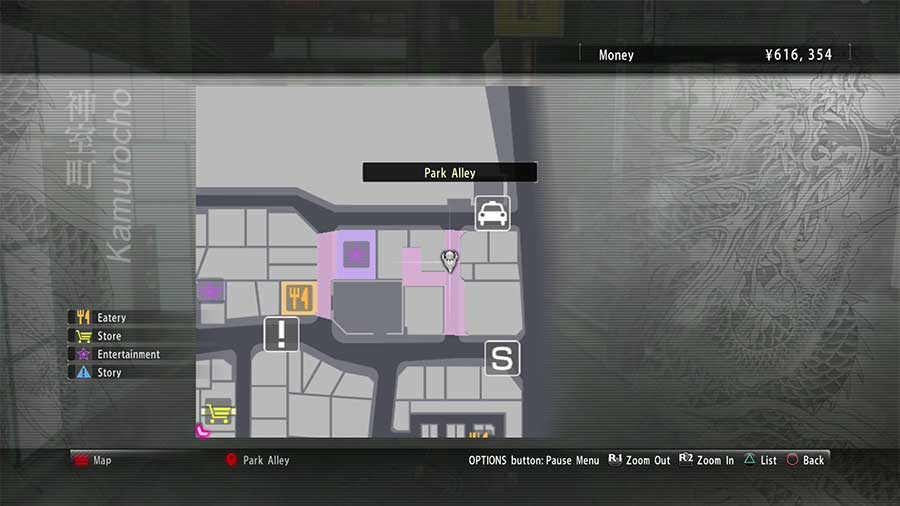Viewport: 900px width, 506px height.
Task: Select the Park Alley location label
Action: [449, 173]
